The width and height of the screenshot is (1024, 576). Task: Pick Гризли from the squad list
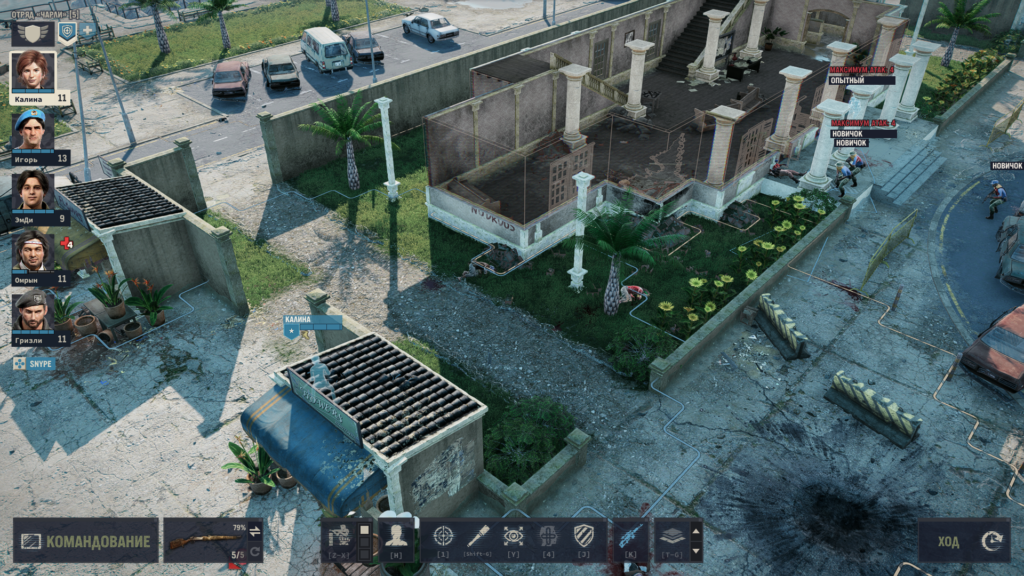[x=33, y=310]
